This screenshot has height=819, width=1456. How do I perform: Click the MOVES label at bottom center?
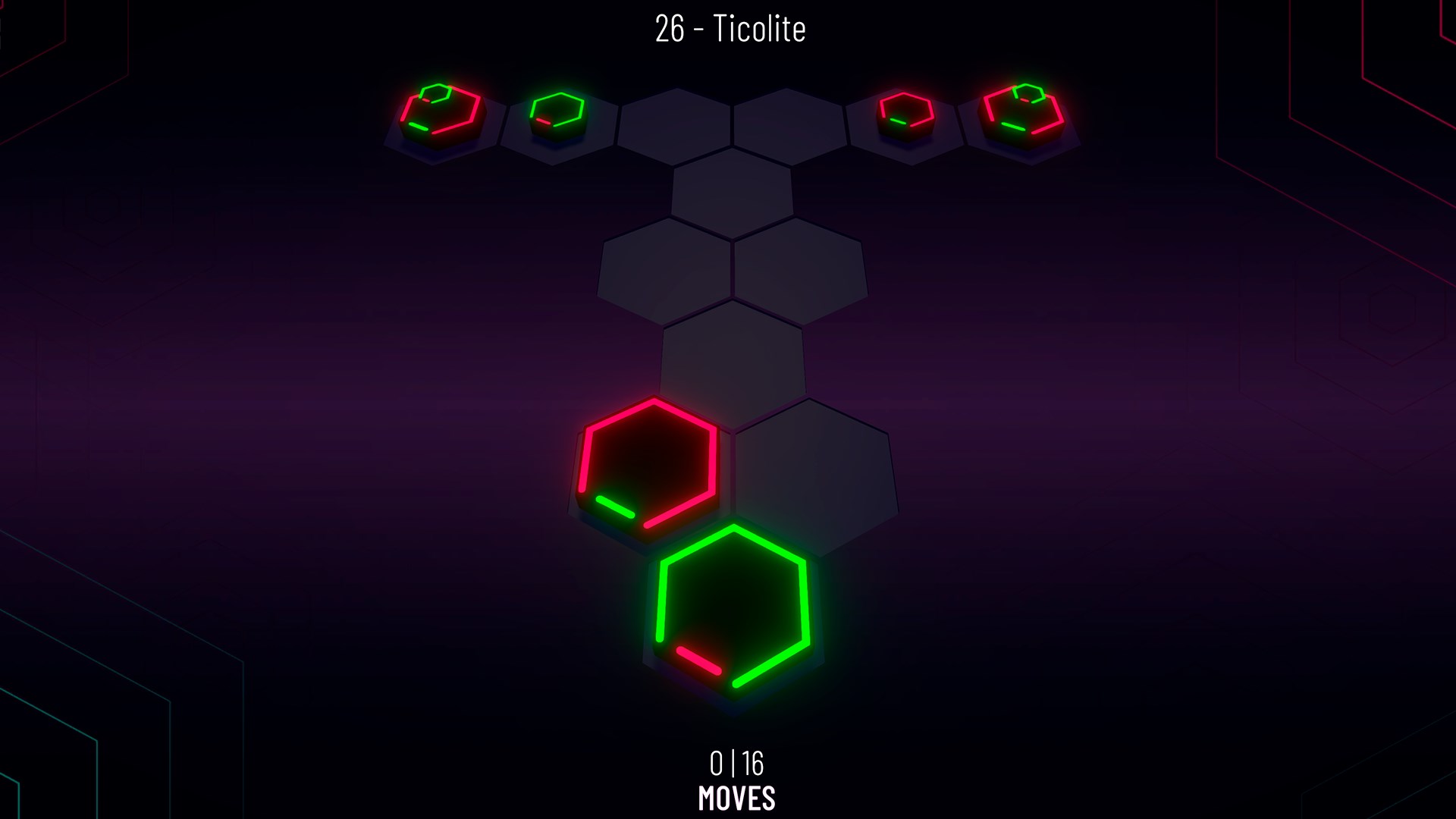point(736,797)
